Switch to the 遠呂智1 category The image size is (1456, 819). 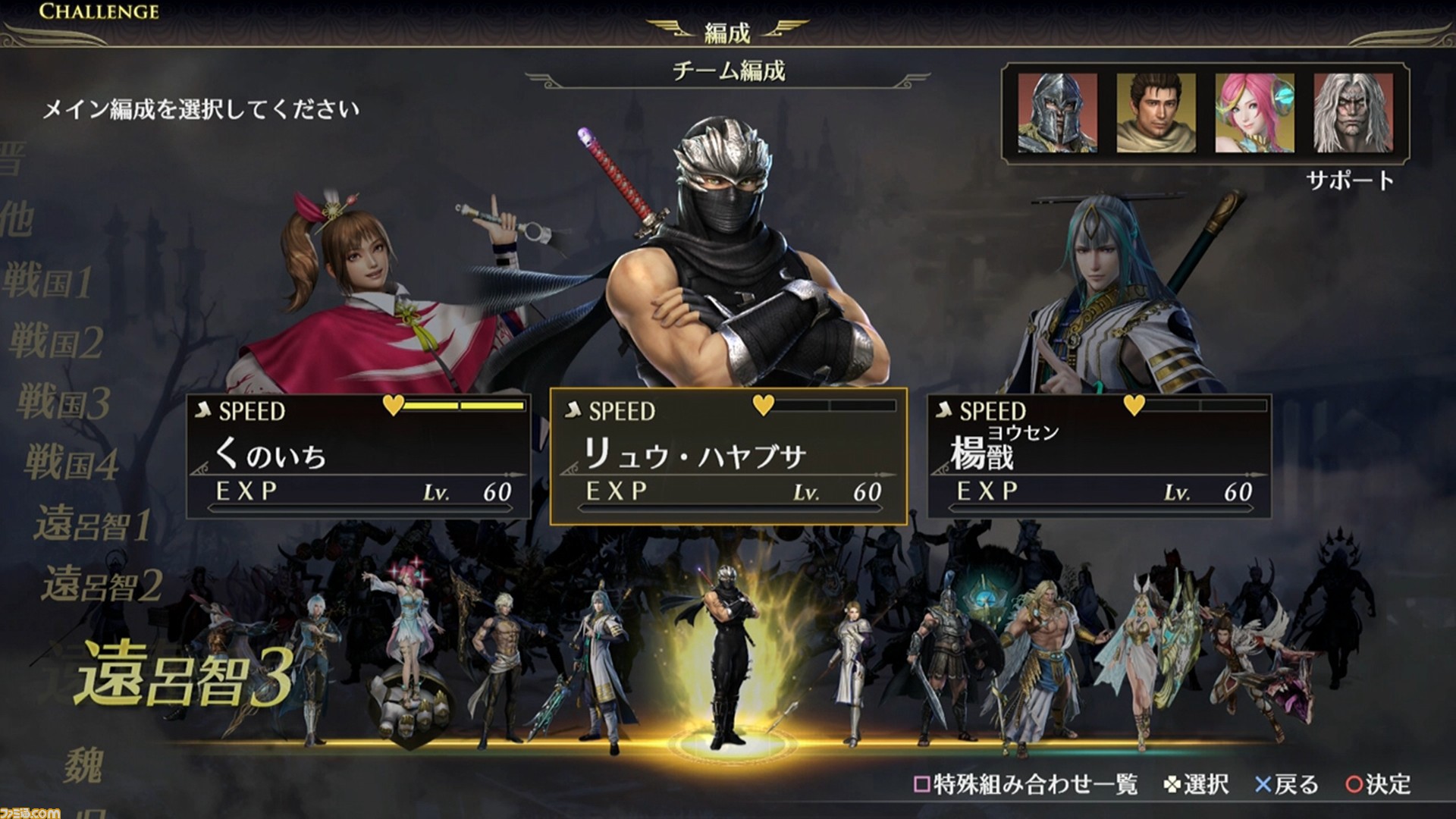coord(93,525)
